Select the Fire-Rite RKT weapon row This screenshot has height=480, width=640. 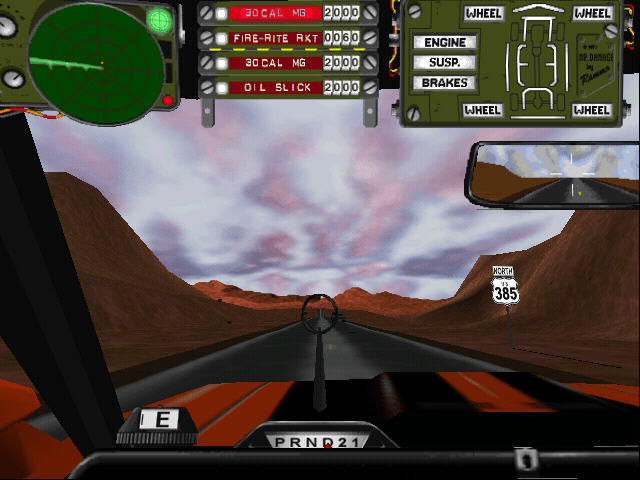[275, 38]
